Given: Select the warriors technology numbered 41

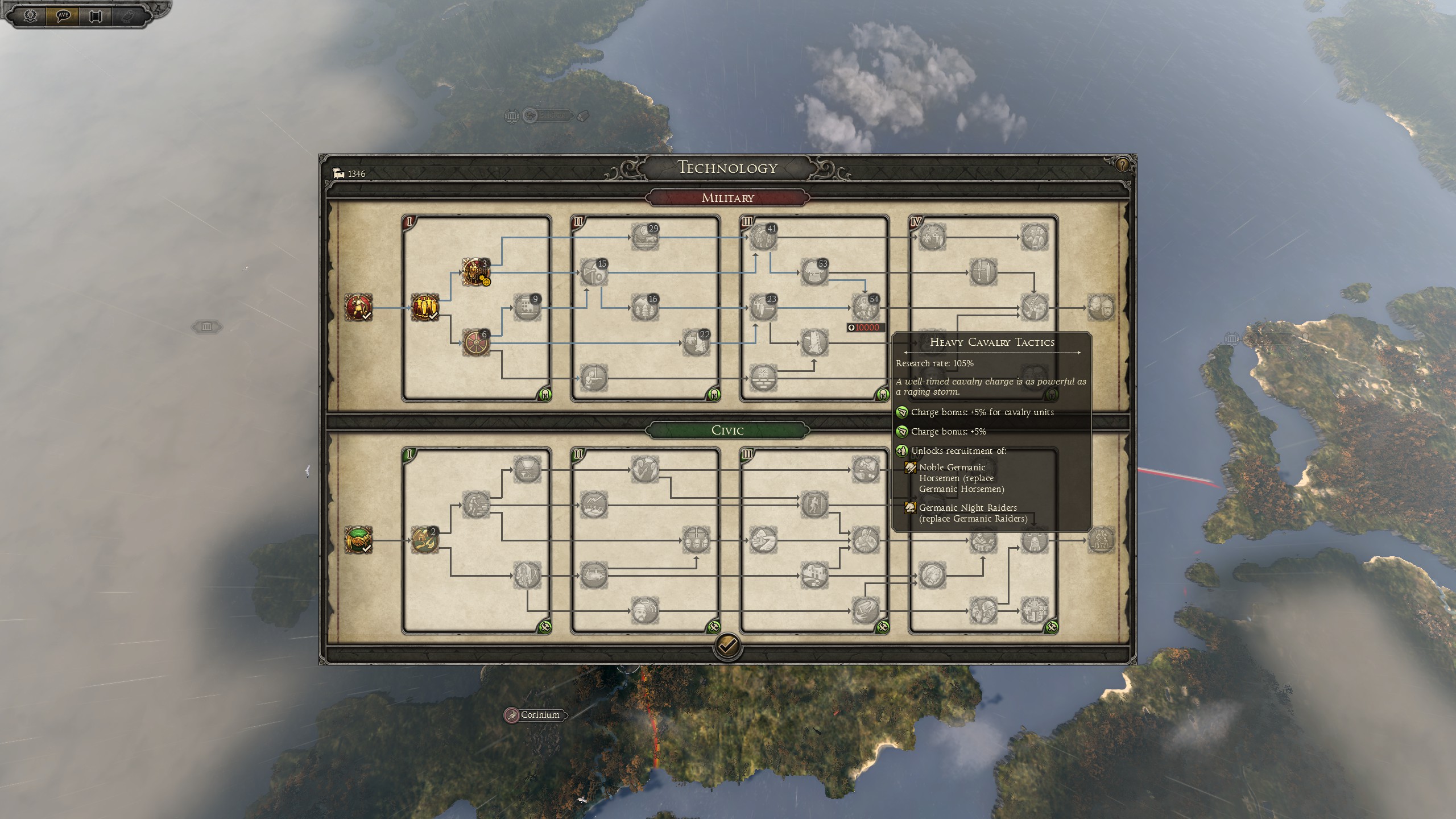Looking at the screenshot, I should (762, 237).
